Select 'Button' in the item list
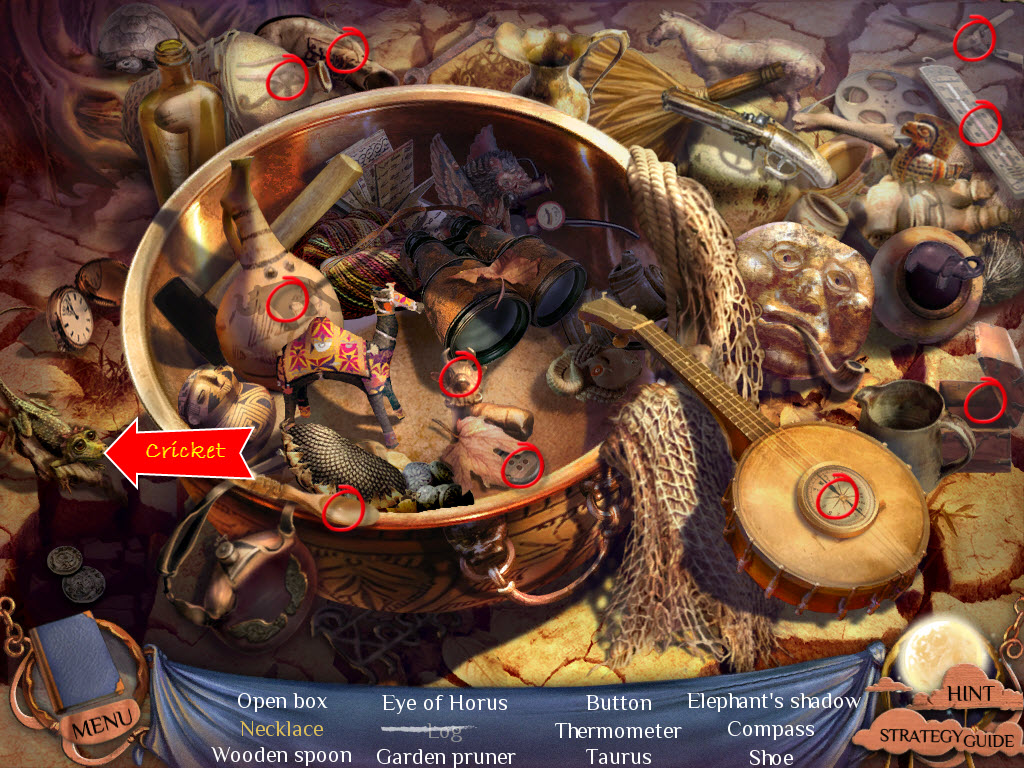This screenshot has width=1024, height=768. [x=618, y=703]
